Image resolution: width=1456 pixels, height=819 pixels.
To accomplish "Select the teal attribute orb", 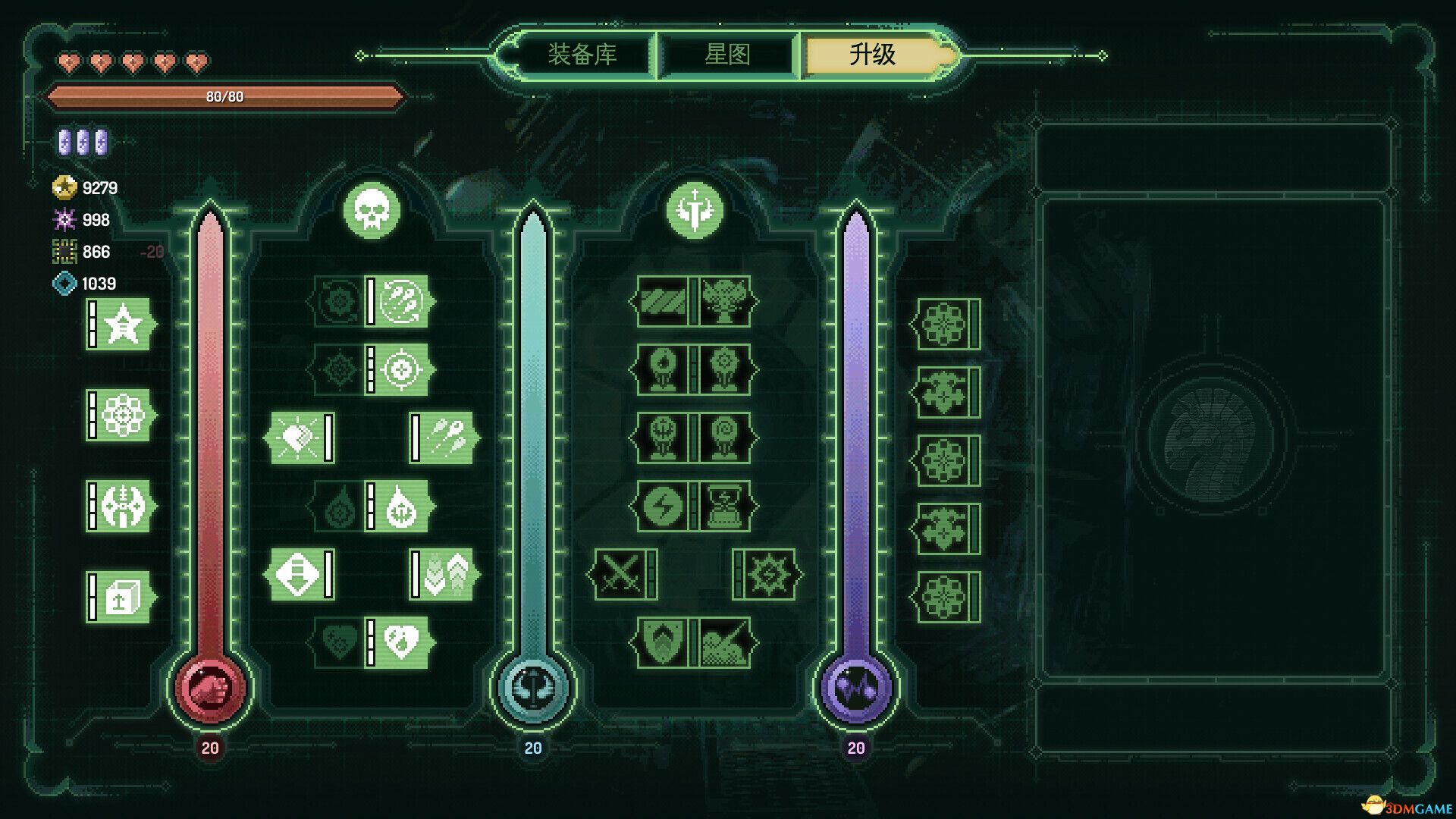I will pyautogui.click(x=533, y=687).
